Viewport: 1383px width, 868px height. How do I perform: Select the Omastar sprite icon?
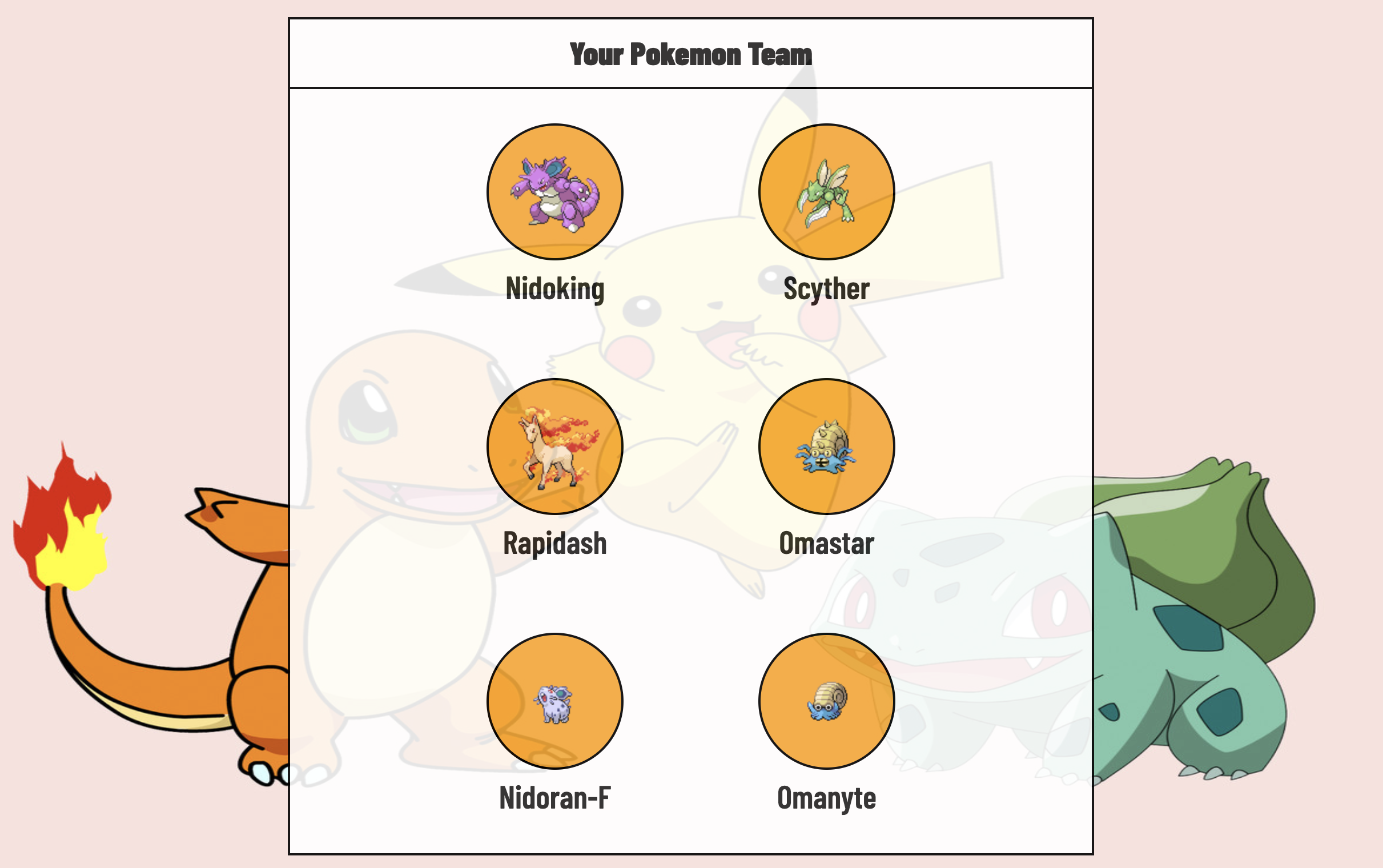tap(826, 448)
